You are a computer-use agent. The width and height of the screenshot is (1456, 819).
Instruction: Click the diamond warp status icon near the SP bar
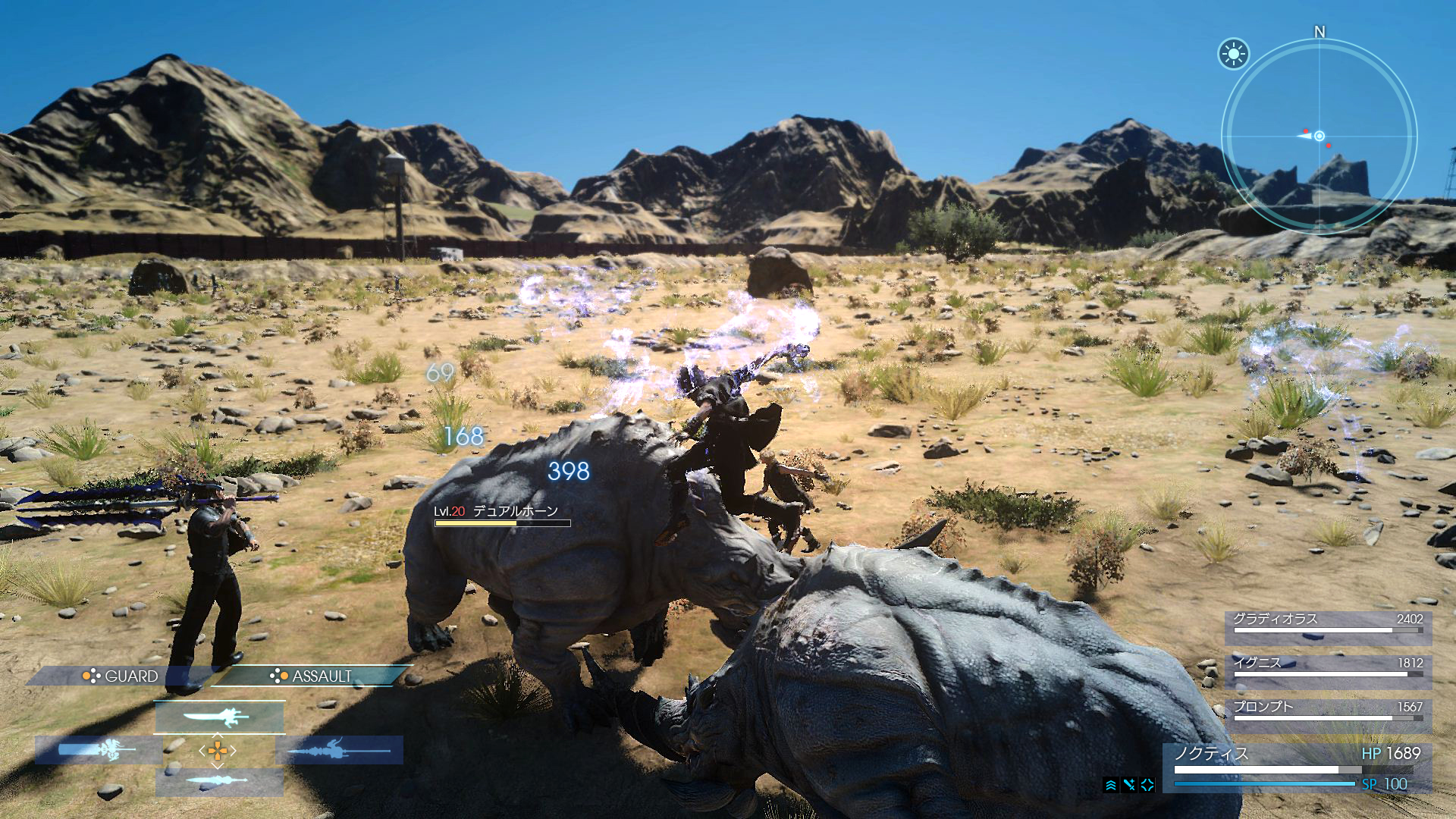pos(1147,783)
